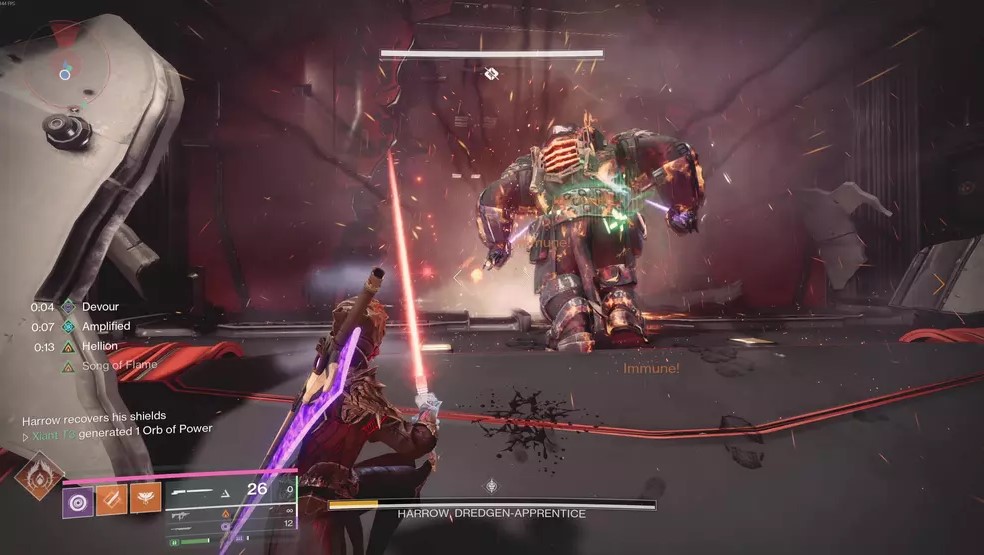Screen dimensions: 984x555
Task: Click the boss marker icon above Harrow's name
Action: click(x=492, y=487)
